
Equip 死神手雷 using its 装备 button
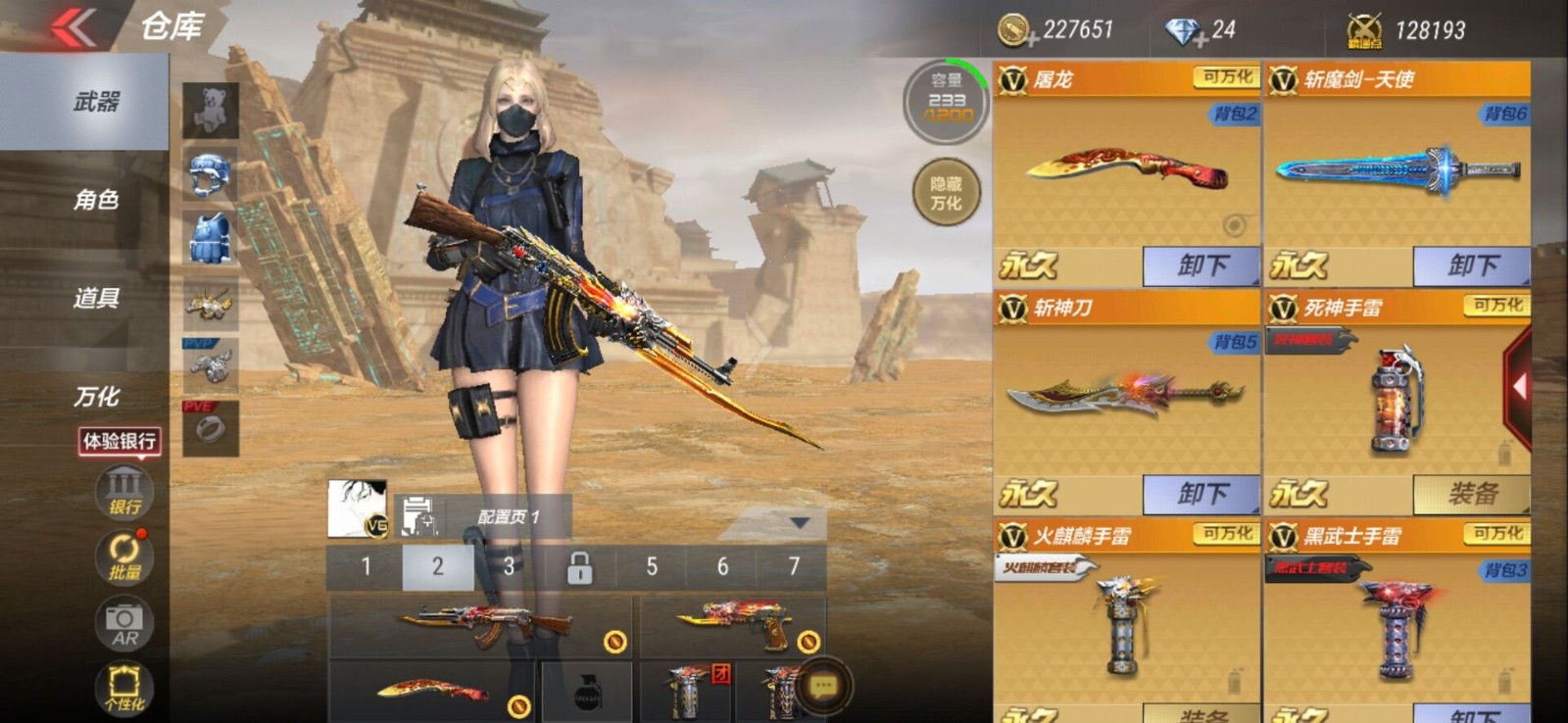[x=1473, y=494]
